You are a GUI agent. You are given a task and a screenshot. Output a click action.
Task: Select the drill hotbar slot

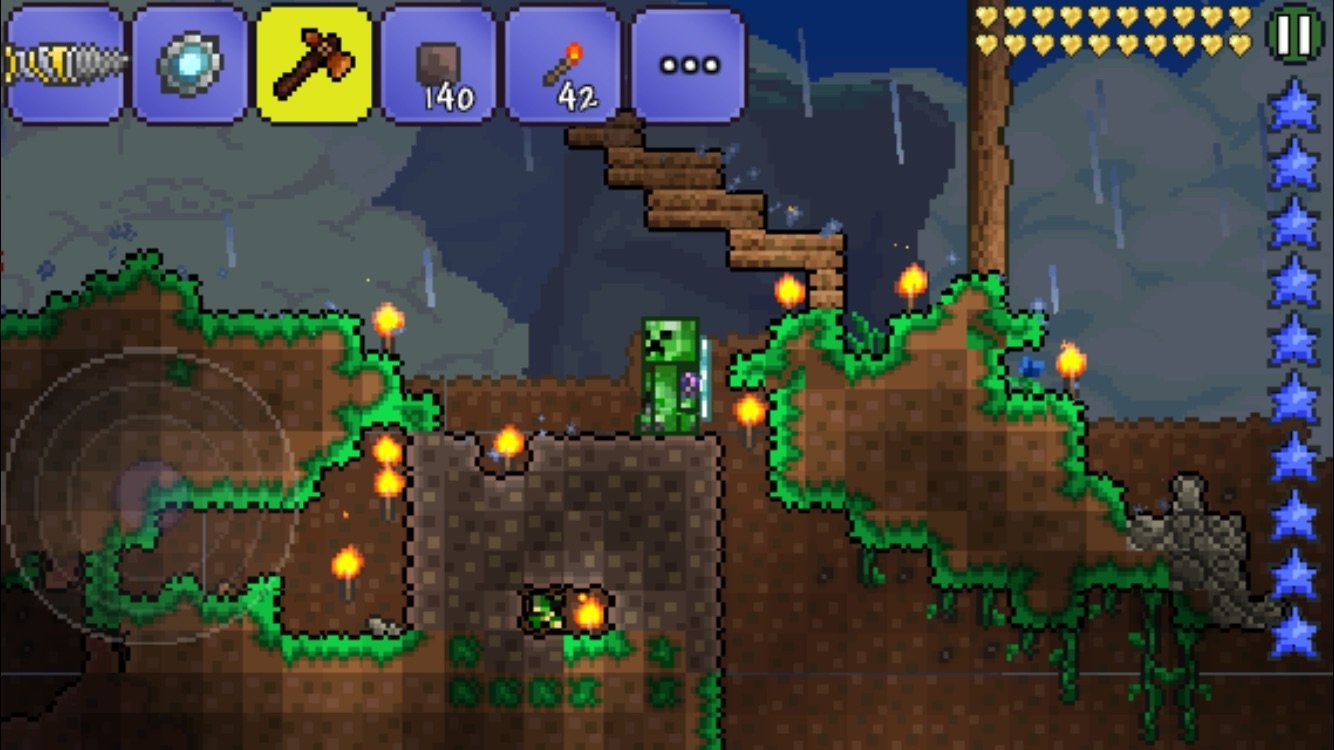(64, 64)
